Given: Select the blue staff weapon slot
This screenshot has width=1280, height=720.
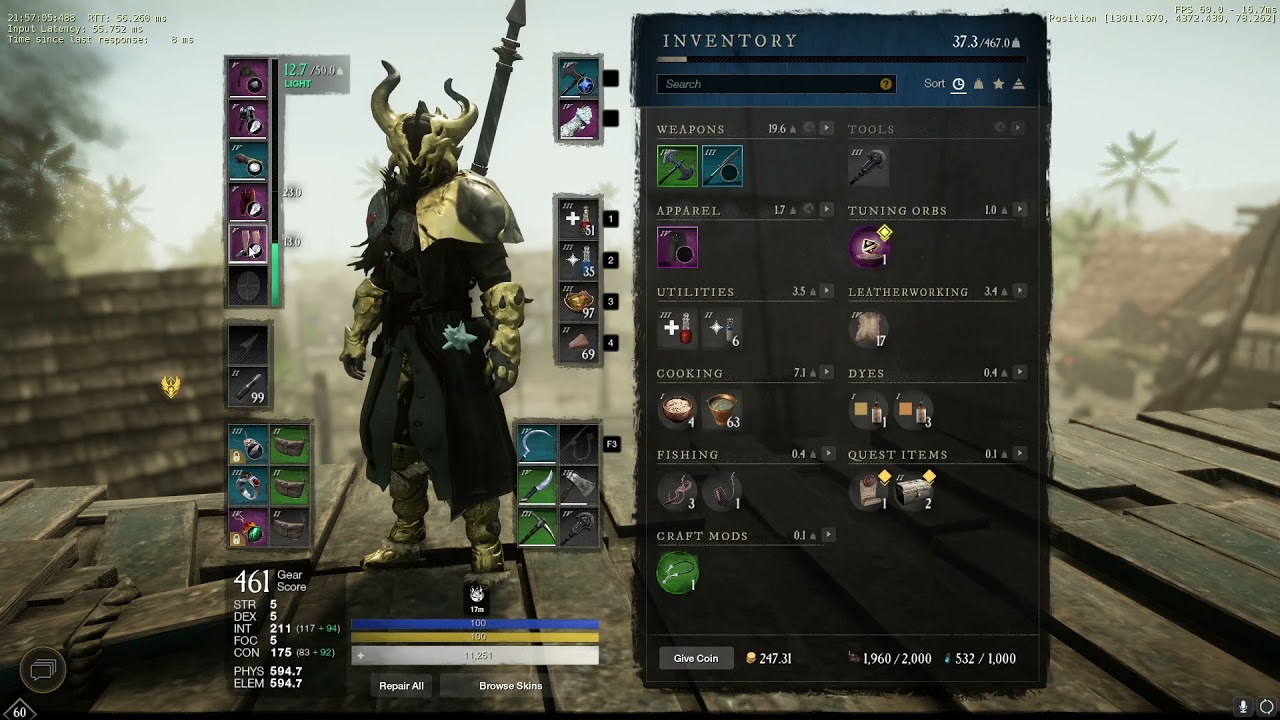Looking at the screenshot, I should point(722,166).
